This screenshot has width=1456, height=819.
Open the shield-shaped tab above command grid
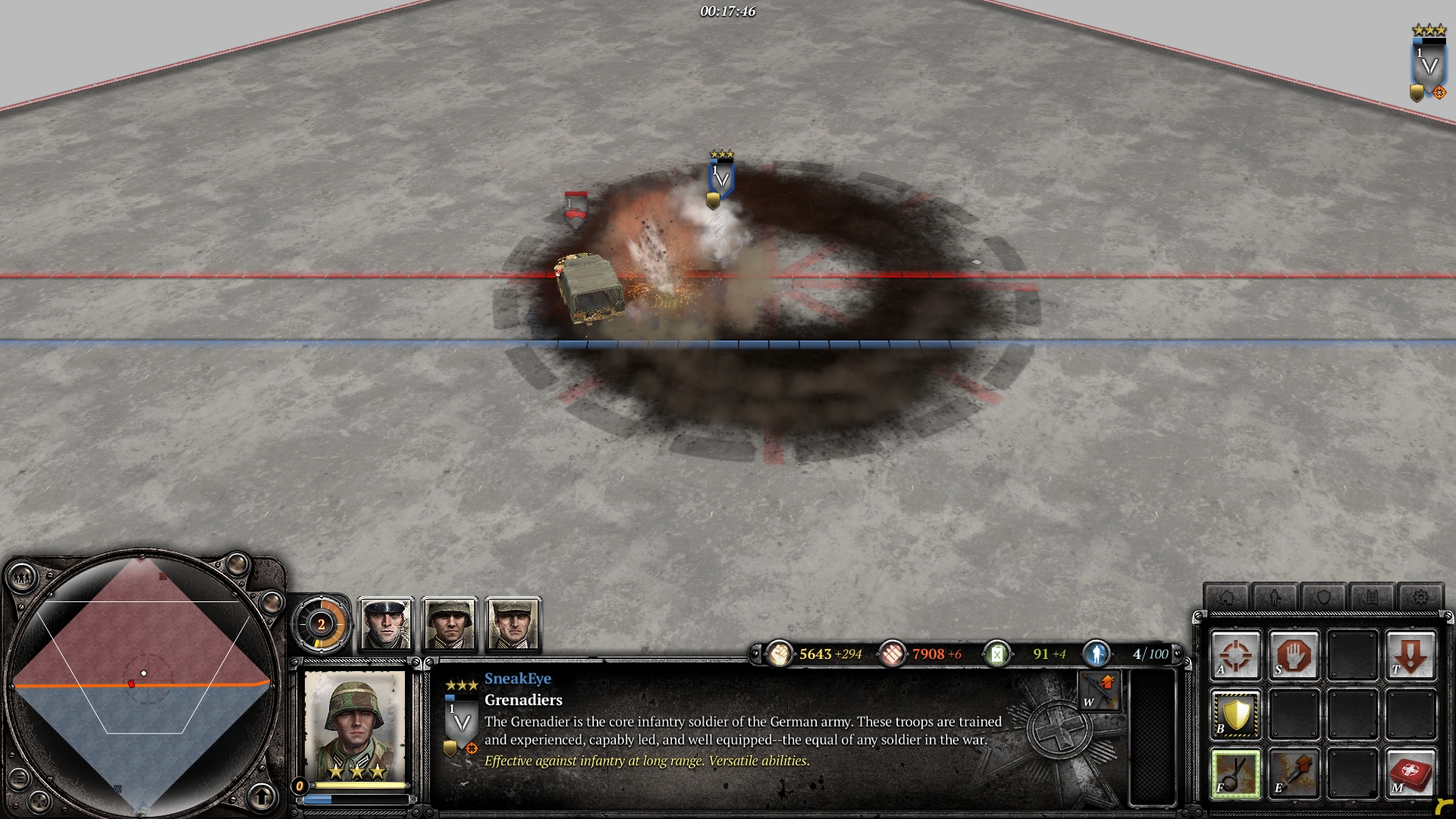click(x=1323, y=597)
